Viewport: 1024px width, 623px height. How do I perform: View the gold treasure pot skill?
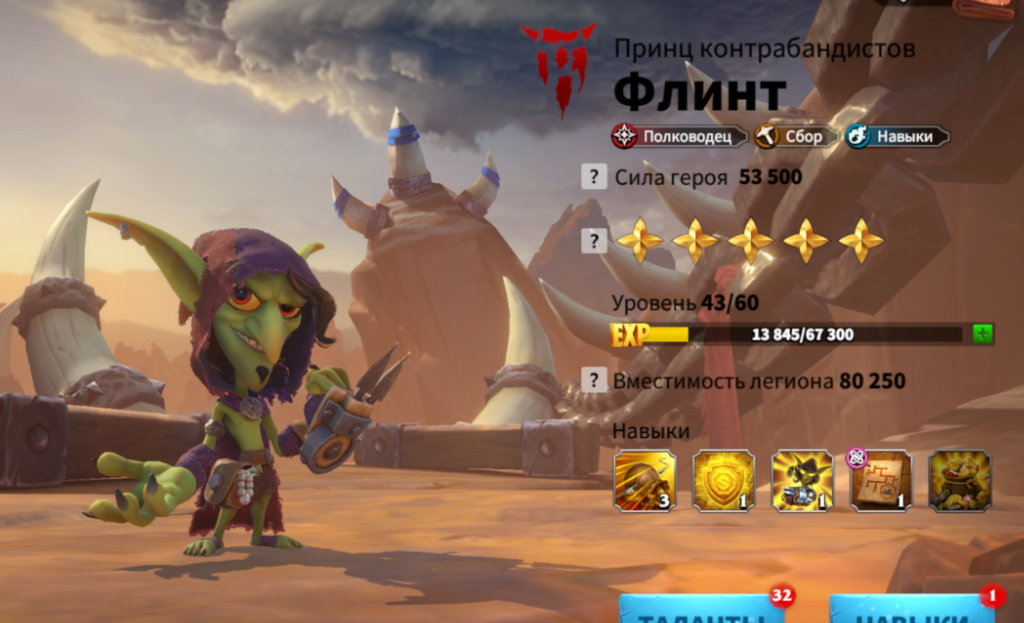coord(959,481)
